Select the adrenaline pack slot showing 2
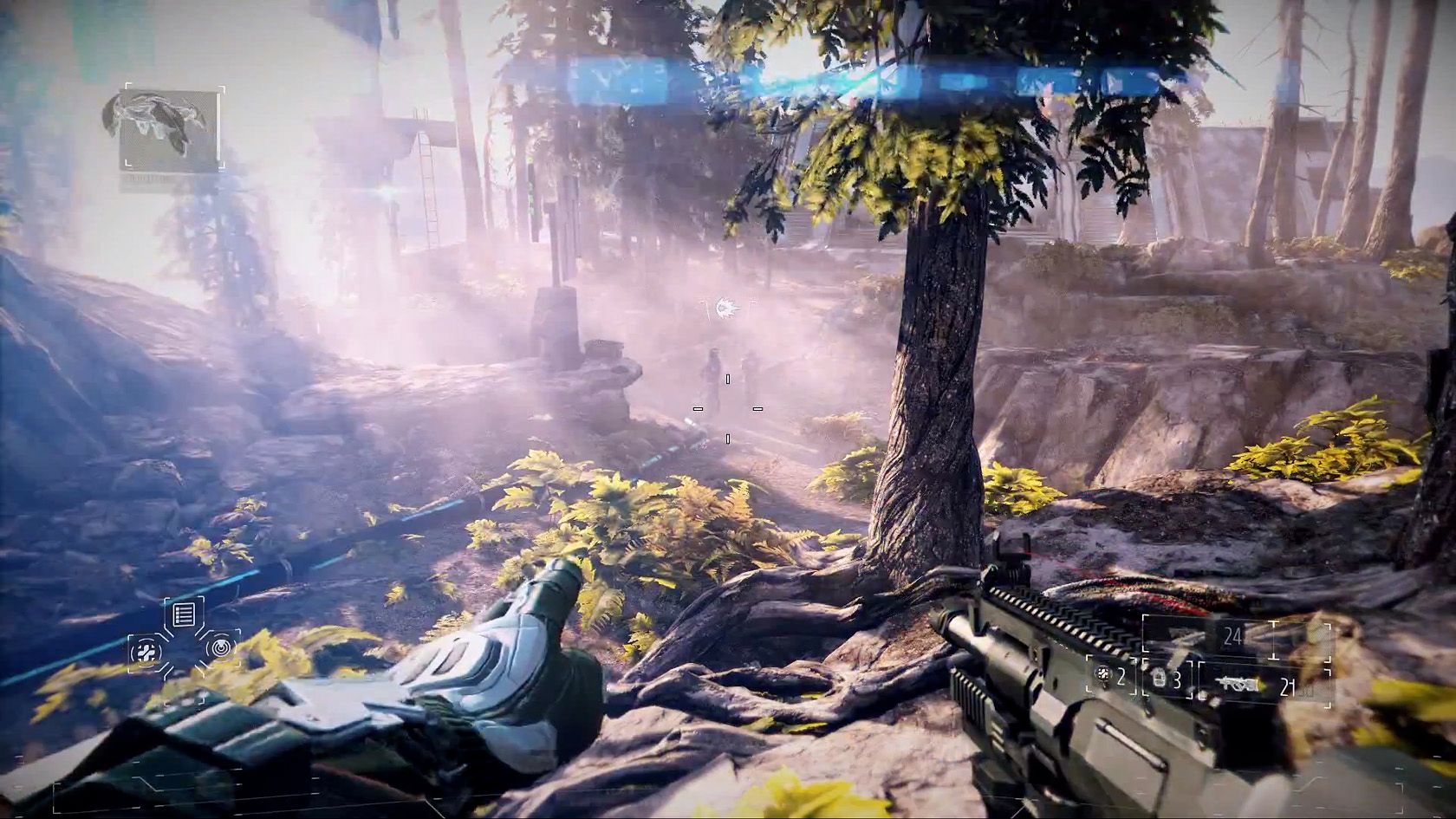 coord(1112,676)
